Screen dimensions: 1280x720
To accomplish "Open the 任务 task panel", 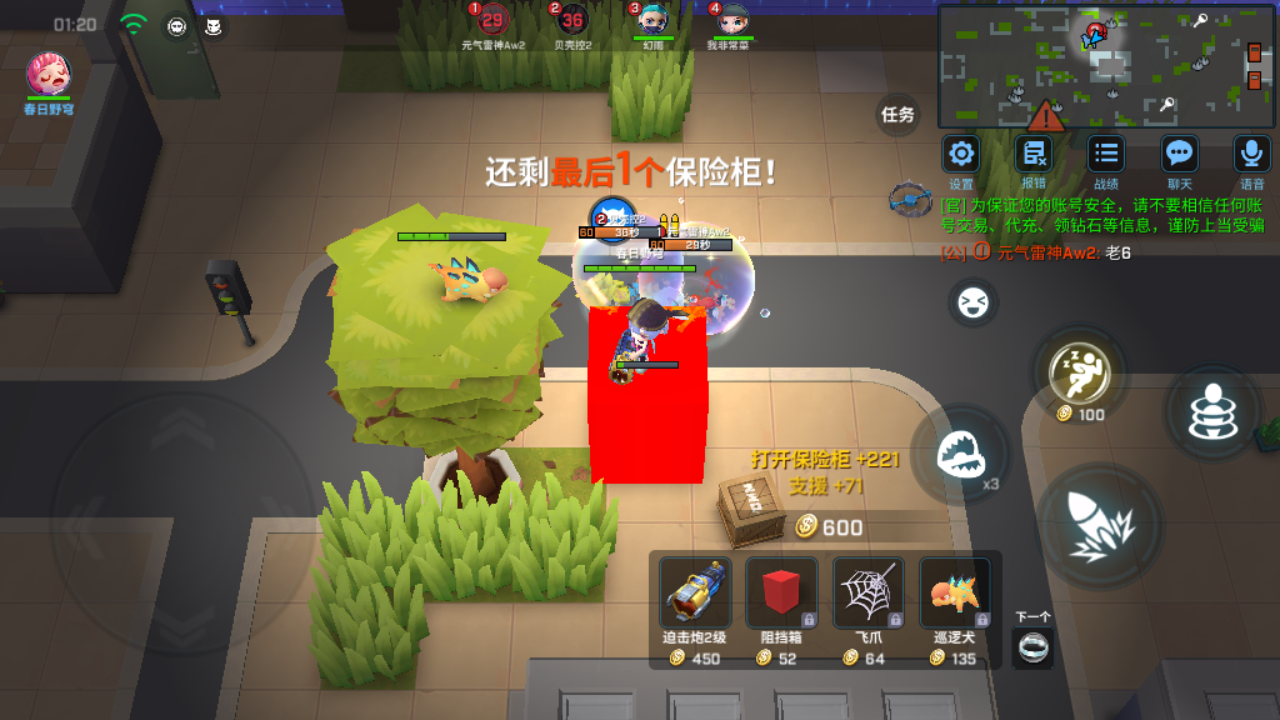I will (897, 116).
